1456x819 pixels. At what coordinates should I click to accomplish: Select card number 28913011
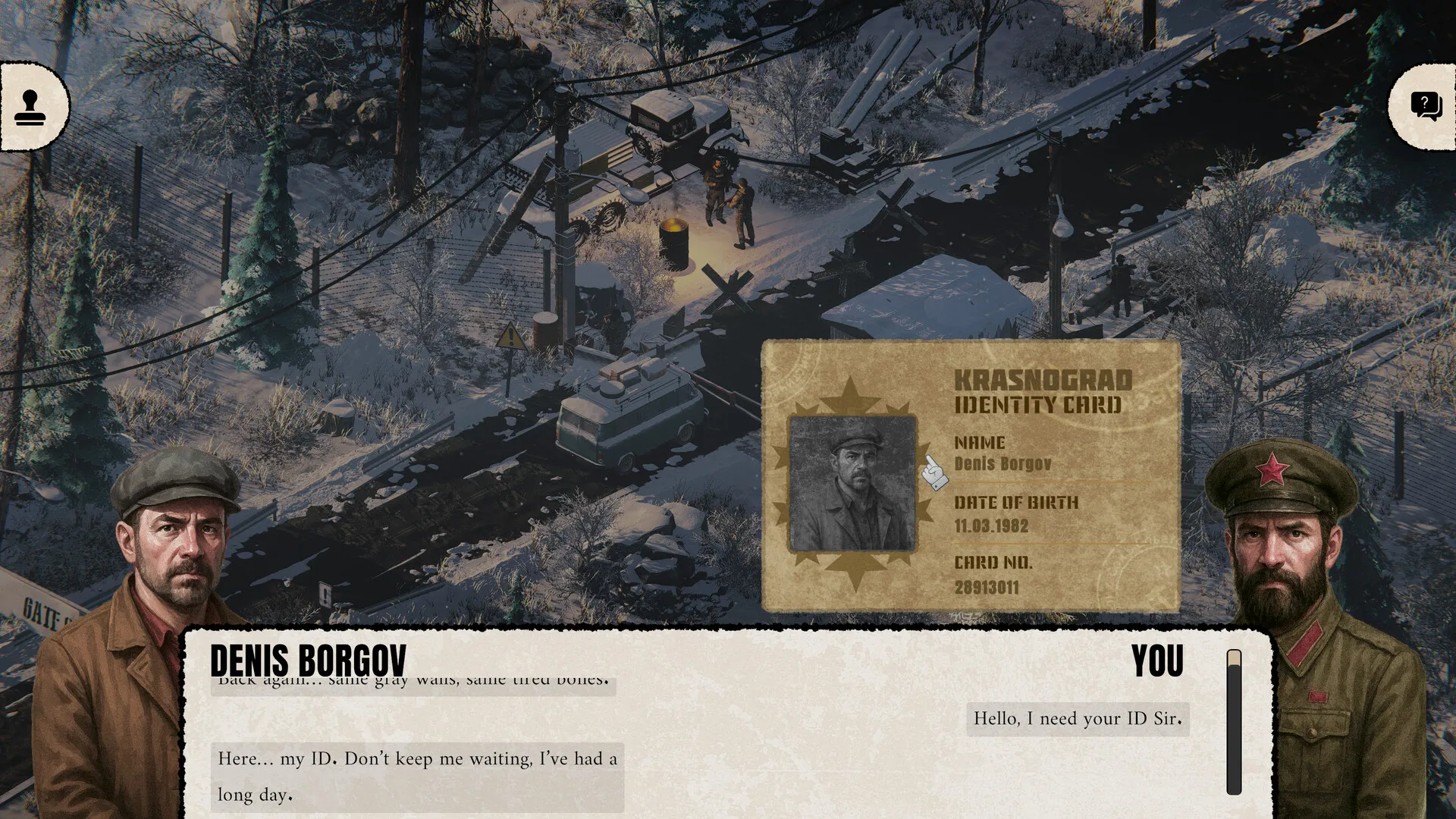pos(987,587)
